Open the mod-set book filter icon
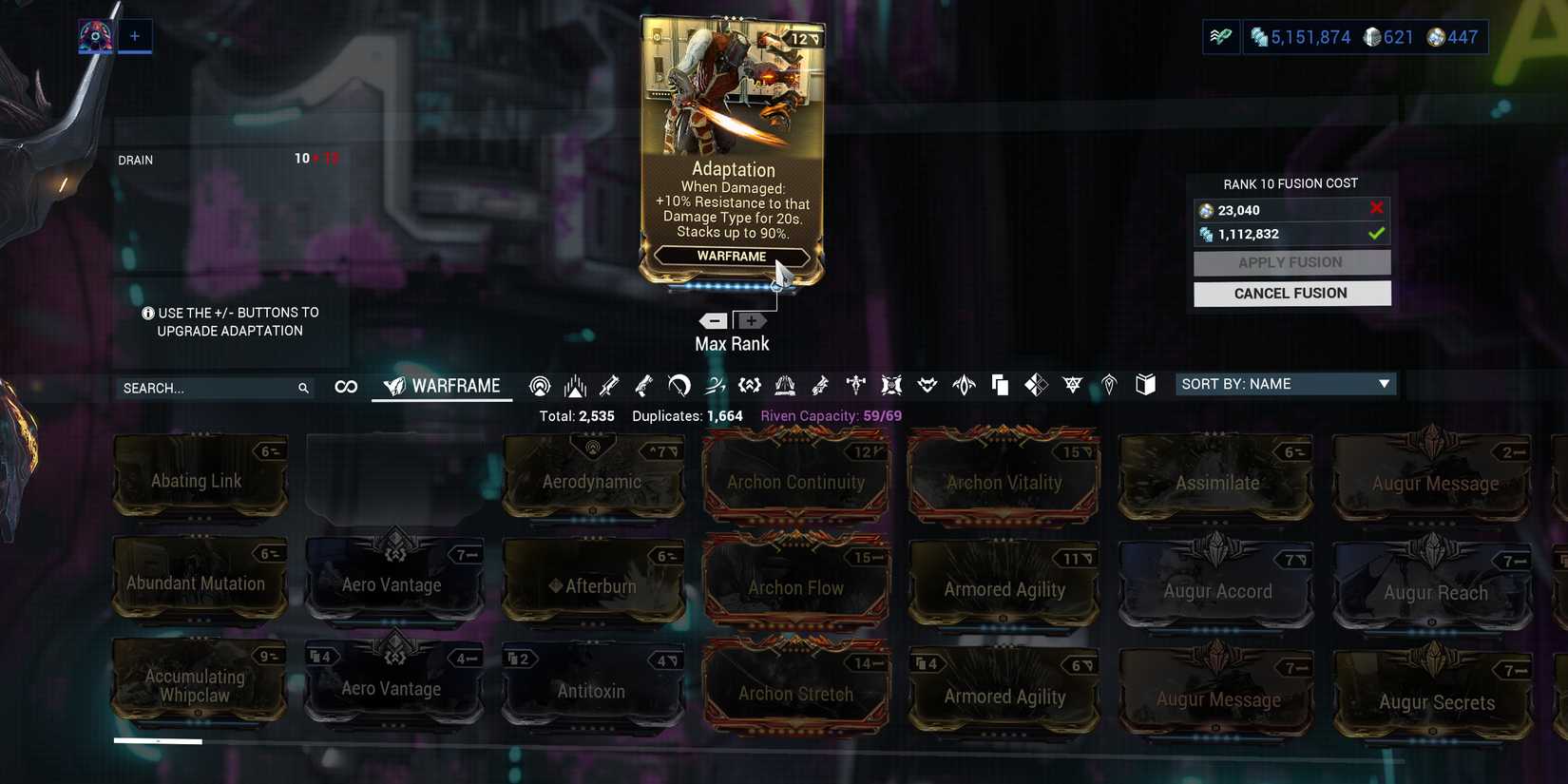Viewport: 1568px width, 784px height. coord(1144,386)
